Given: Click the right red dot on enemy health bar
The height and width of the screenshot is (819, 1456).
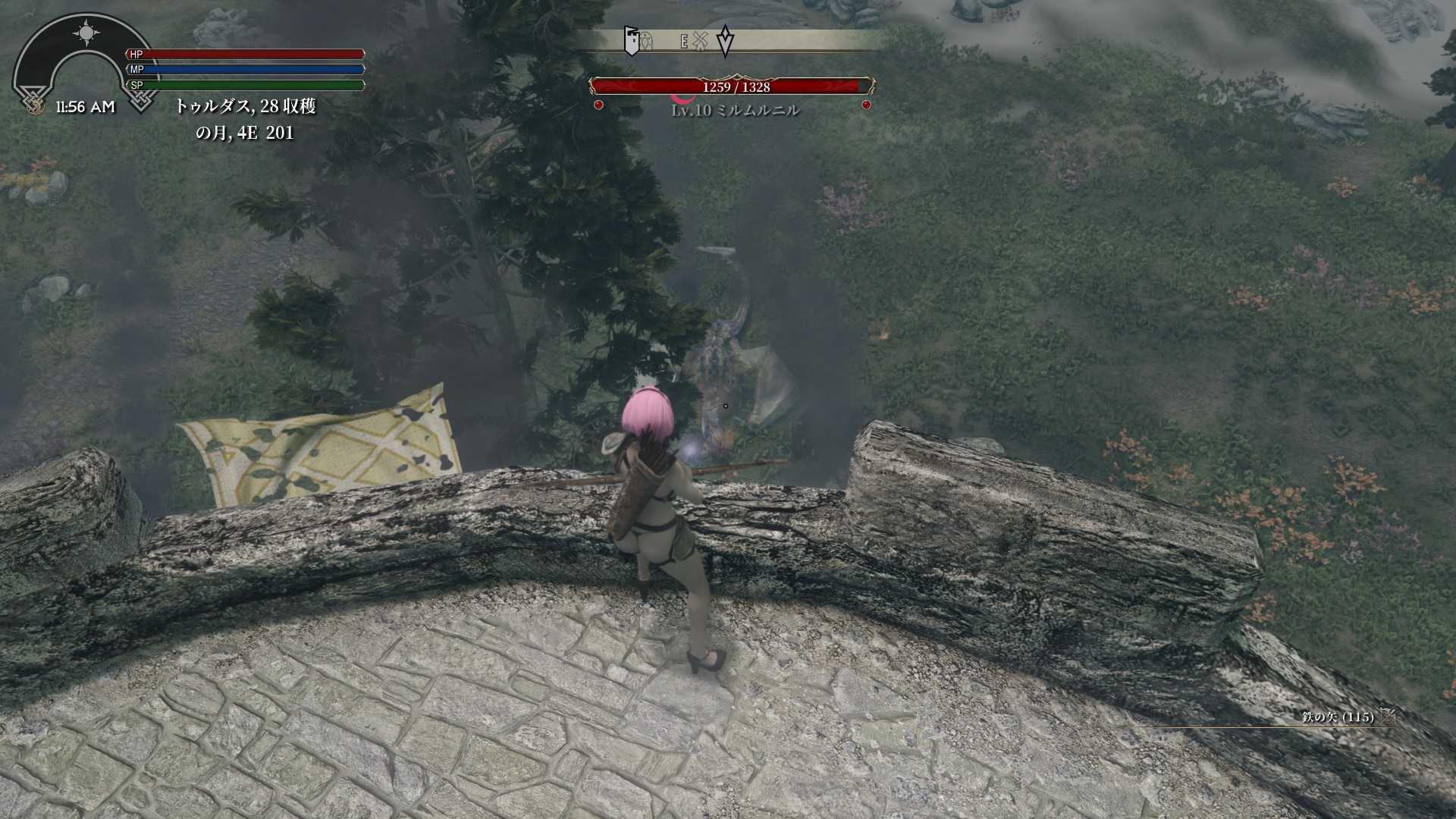Looking at the screenshot, I should point(866,105).
